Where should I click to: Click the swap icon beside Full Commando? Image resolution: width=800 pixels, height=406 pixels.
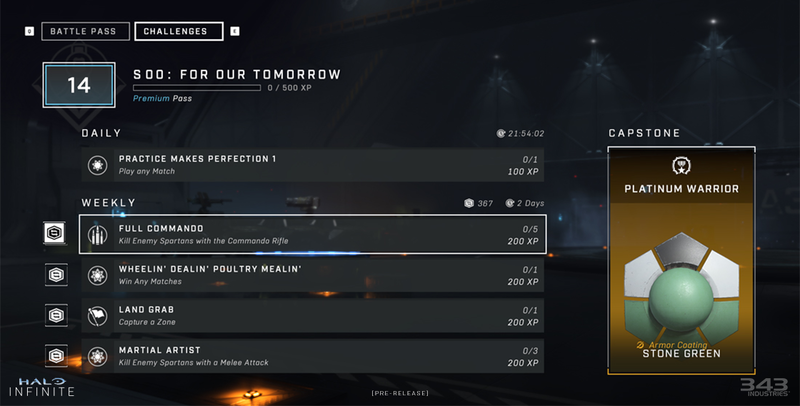pyautogui.click(x=56, y=235)
